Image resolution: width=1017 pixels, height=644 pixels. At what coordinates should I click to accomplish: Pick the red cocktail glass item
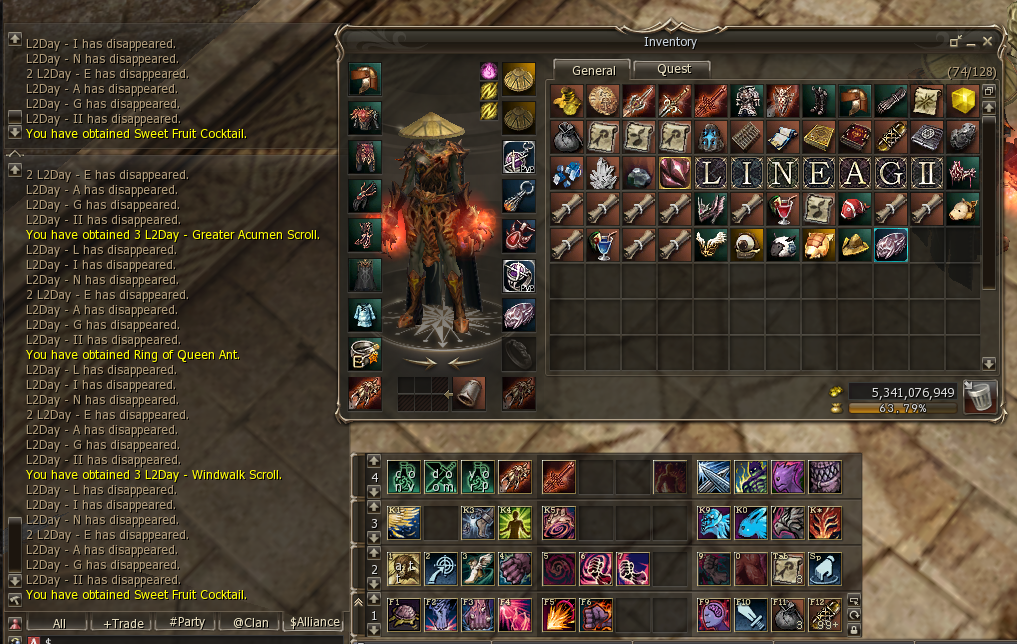pos(782,209)
